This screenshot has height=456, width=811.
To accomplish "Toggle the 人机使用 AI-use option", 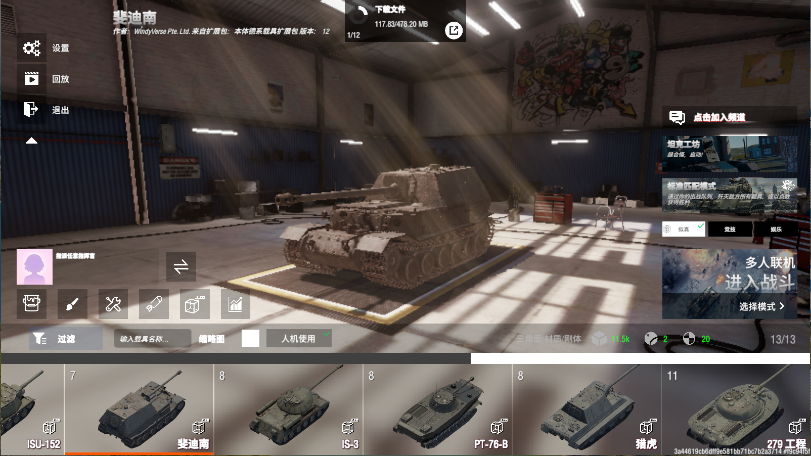I will point(298,339).
